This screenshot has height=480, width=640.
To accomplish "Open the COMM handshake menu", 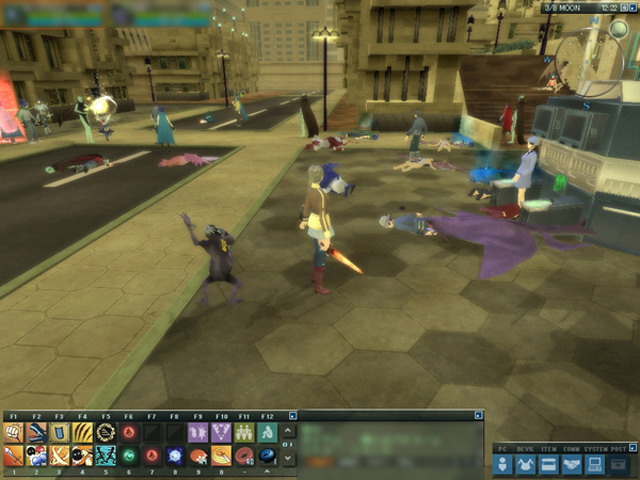I will point(572,465).
